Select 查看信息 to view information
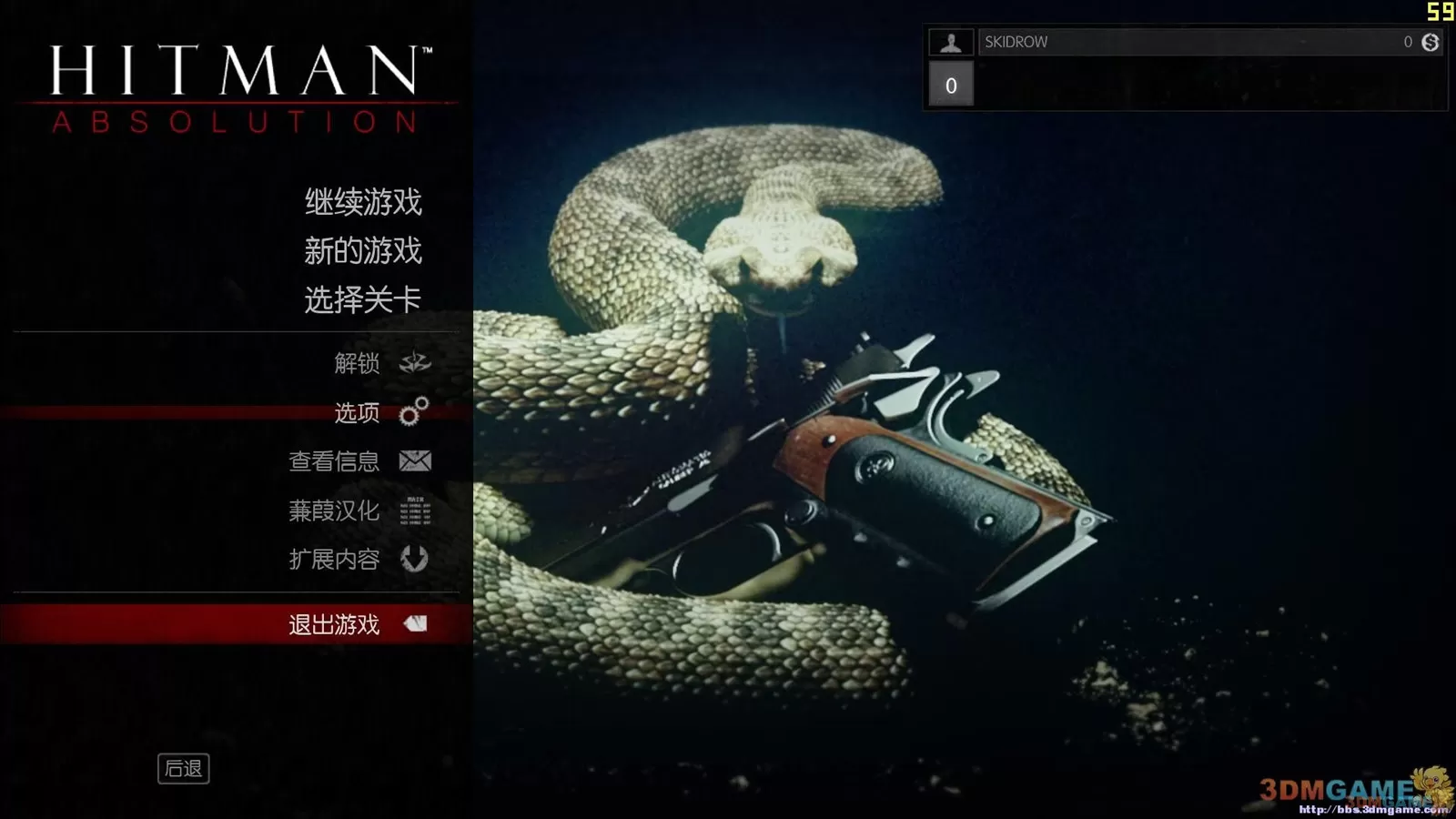This screenshot has width=1456, height=819. (335, 461)
